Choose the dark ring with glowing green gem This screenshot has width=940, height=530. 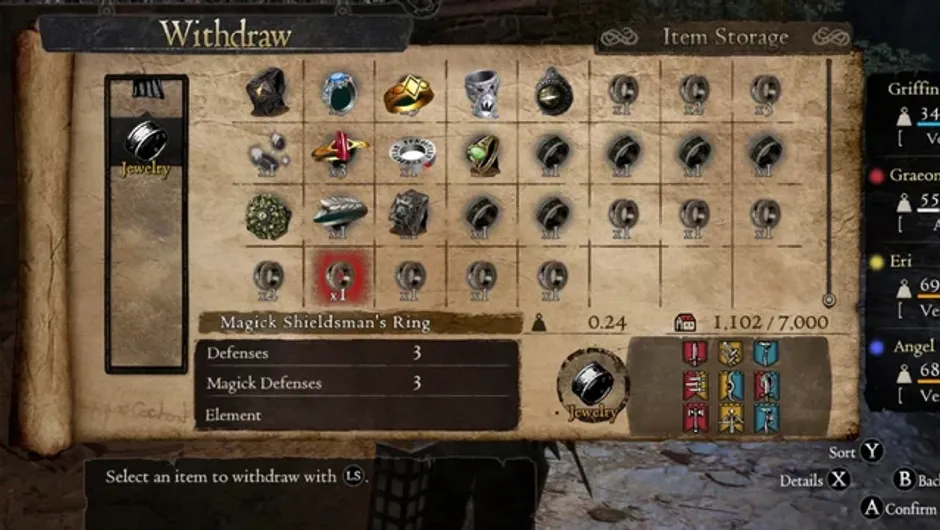pos(481,153)
